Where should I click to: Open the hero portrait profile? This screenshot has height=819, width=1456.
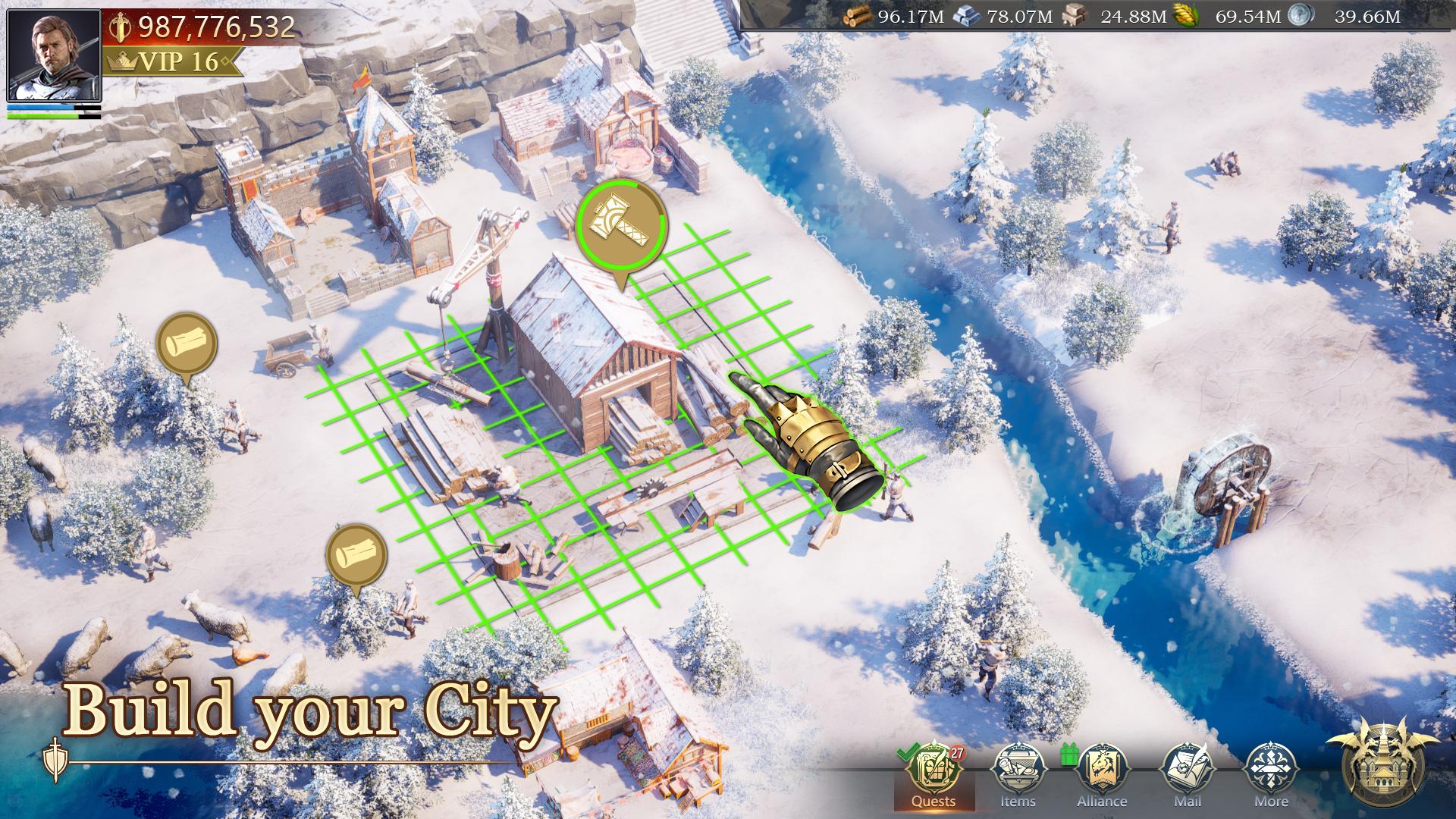54,55
